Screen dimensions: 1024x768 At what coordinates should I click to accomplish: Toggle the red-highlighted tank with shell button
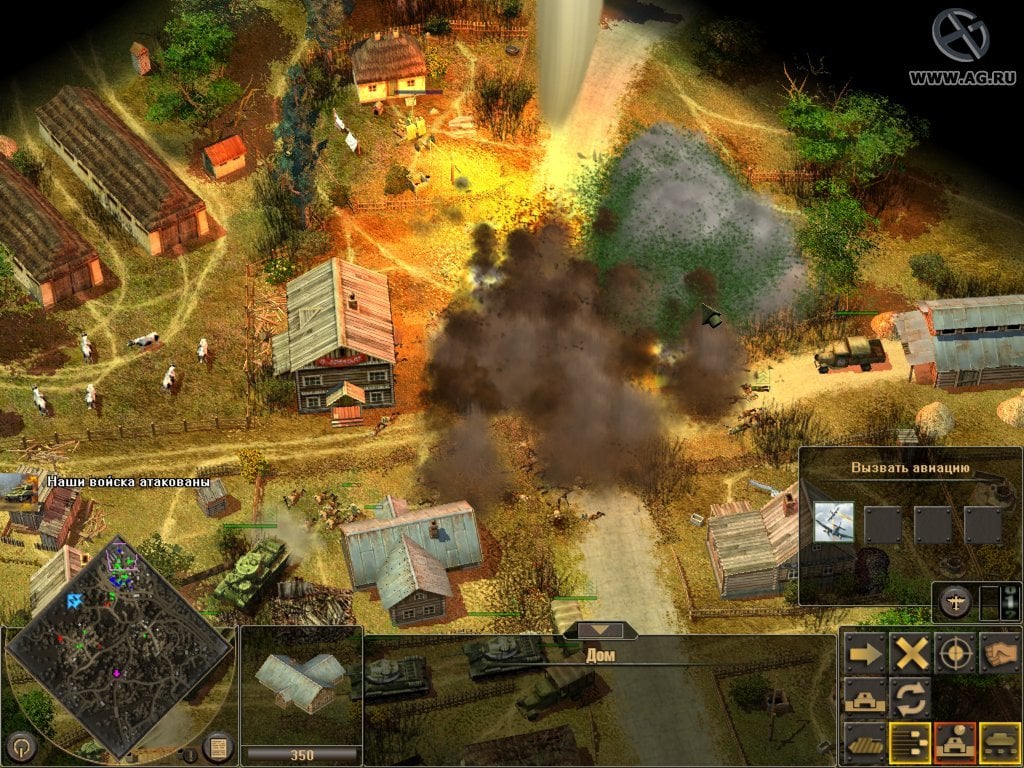pyautogui.click(x=955, y=742)
